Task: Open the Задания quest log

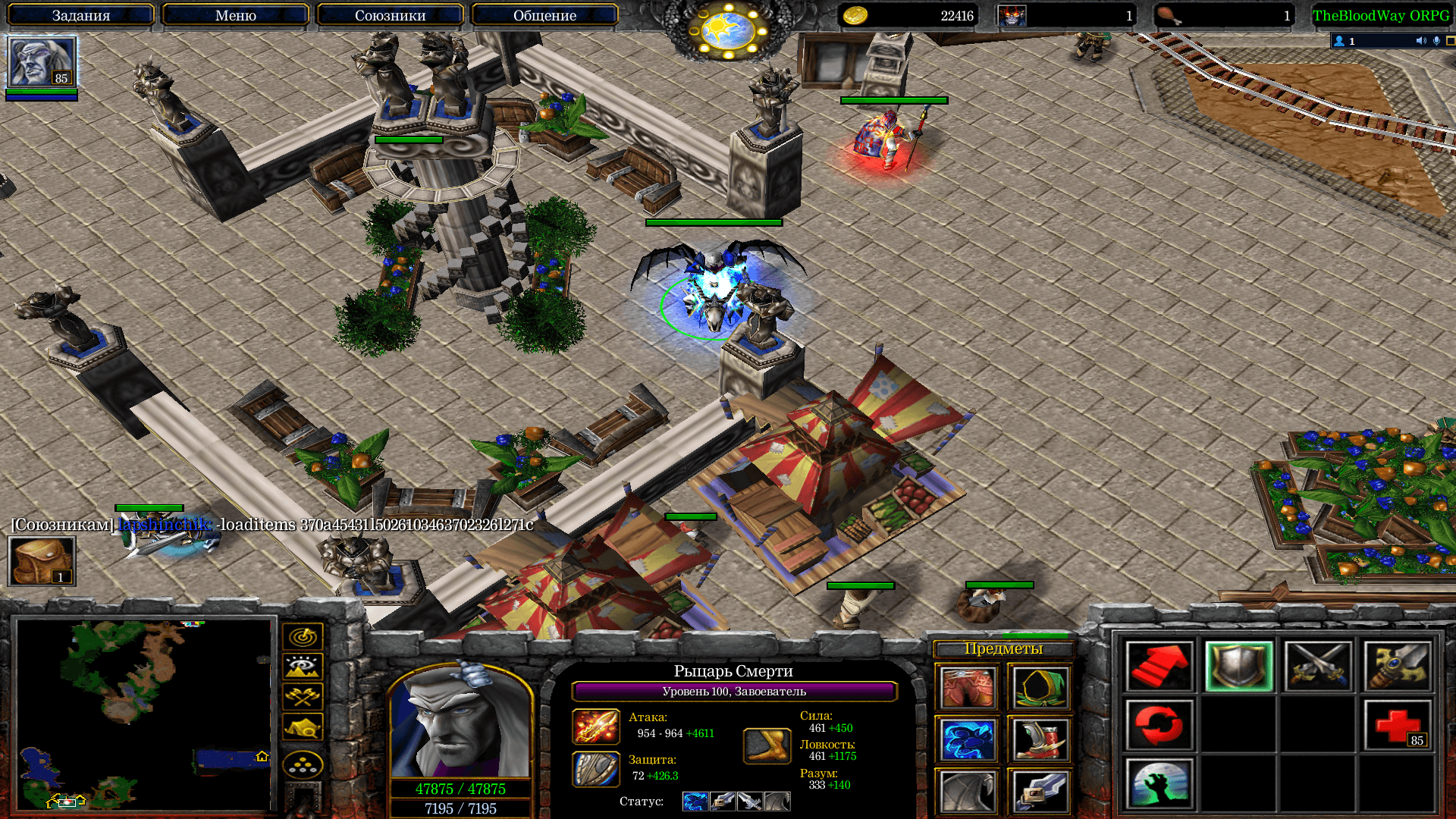Action: click(81, 15)
